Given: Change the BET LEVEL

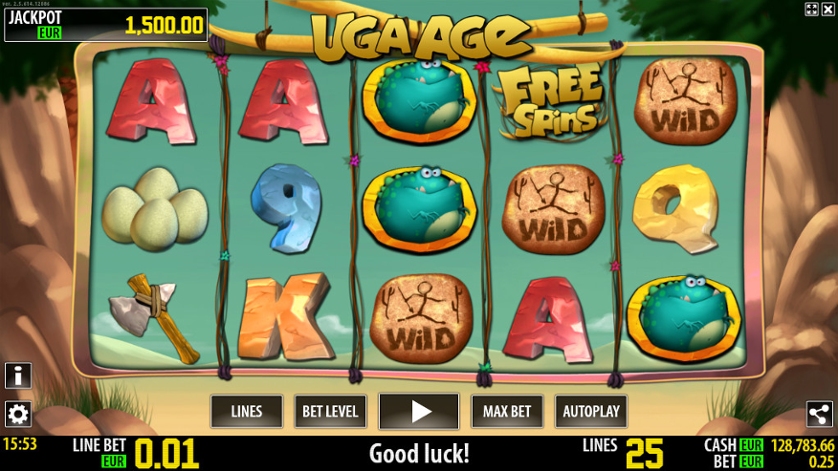Looking at the screenshot, I should pos(331,411).
